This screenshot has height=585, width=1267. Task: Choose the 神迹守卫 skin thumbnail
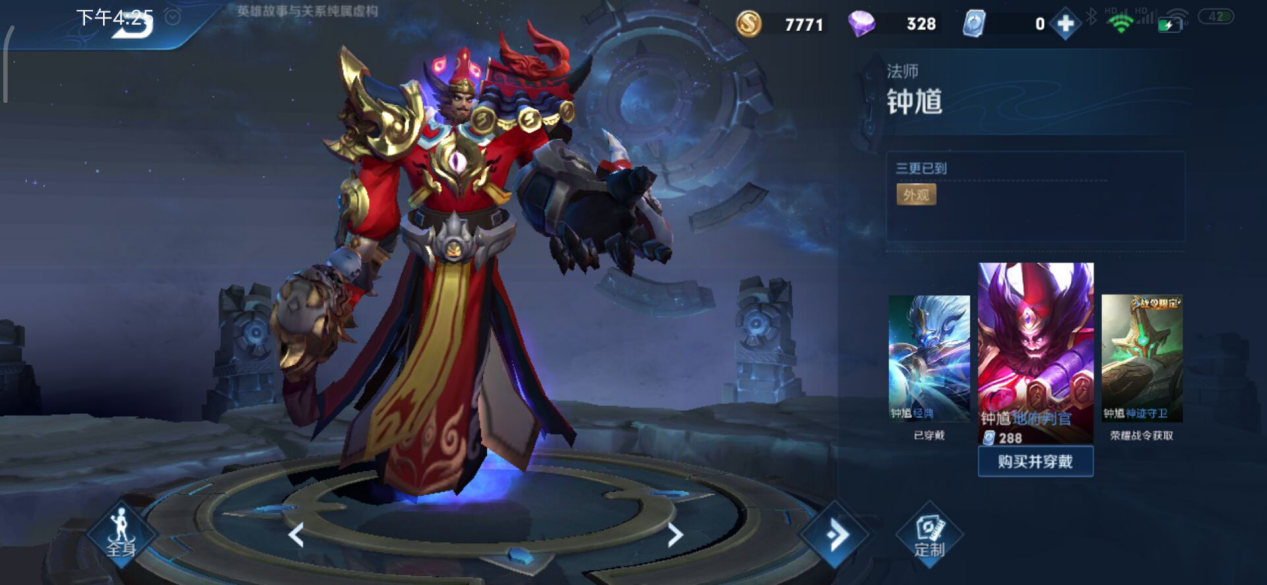point(1142,358)
